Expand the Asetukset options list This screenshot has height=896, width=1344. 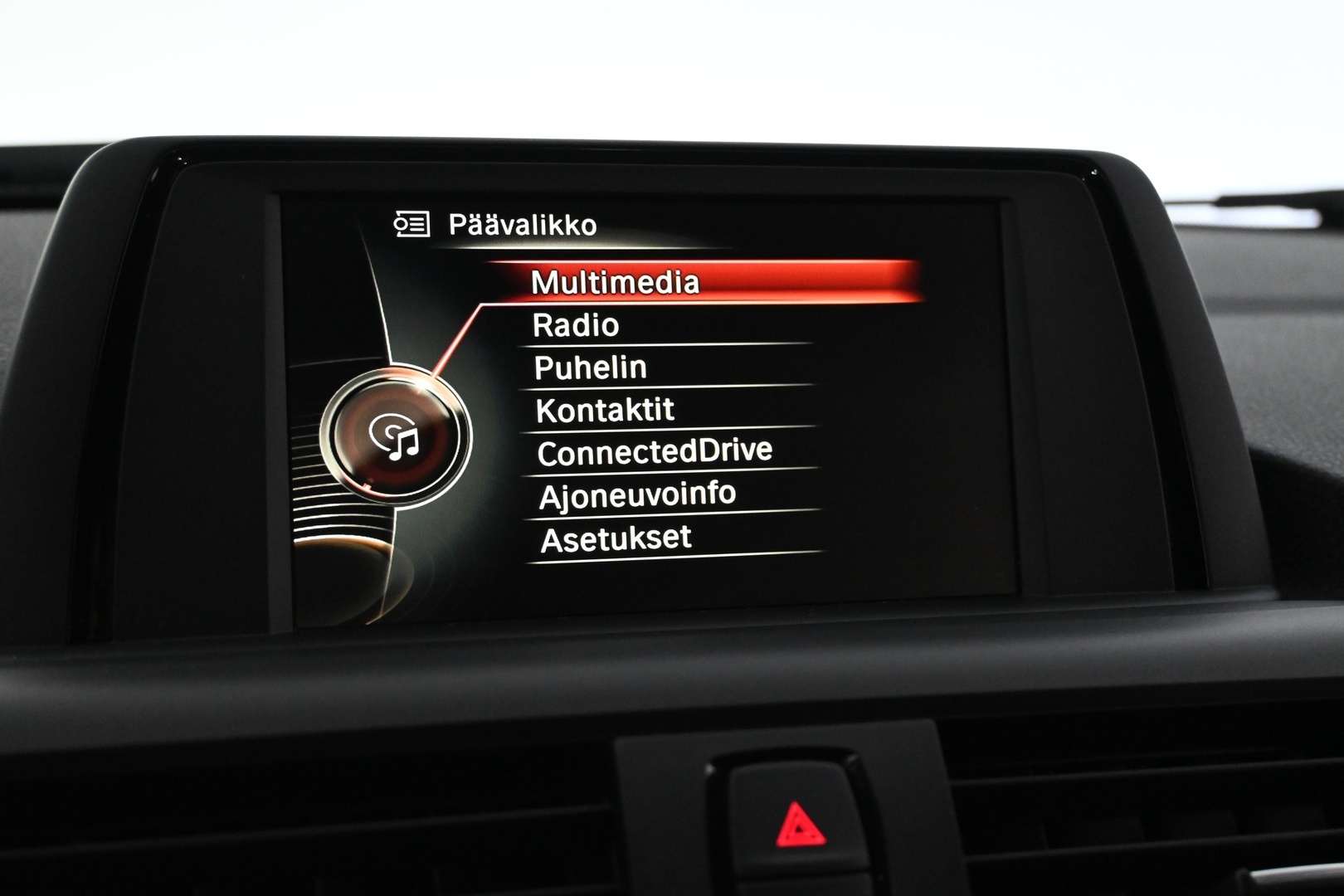(615, 538)
